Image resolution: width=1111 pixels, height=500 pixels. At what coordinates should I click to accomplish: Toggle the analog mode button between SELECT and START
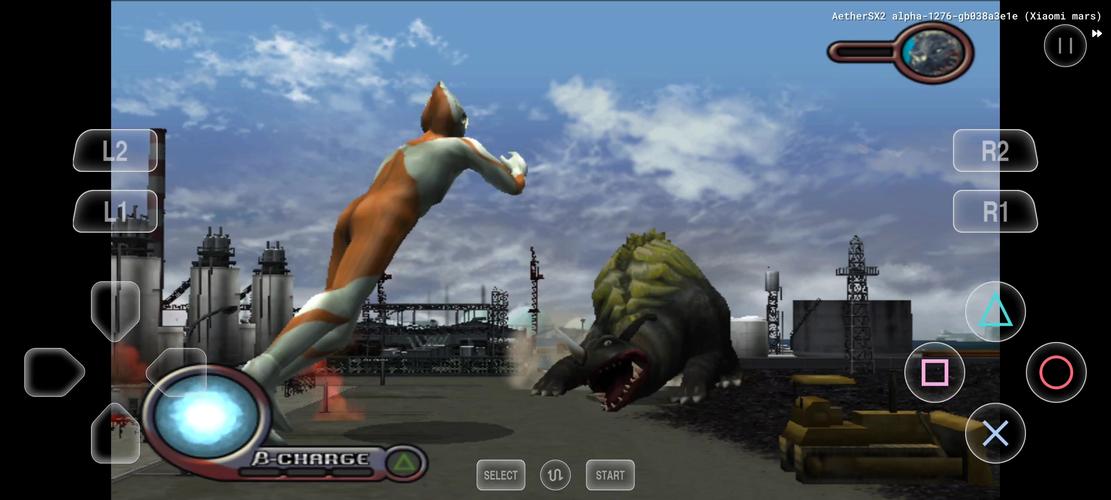[555, 475]
